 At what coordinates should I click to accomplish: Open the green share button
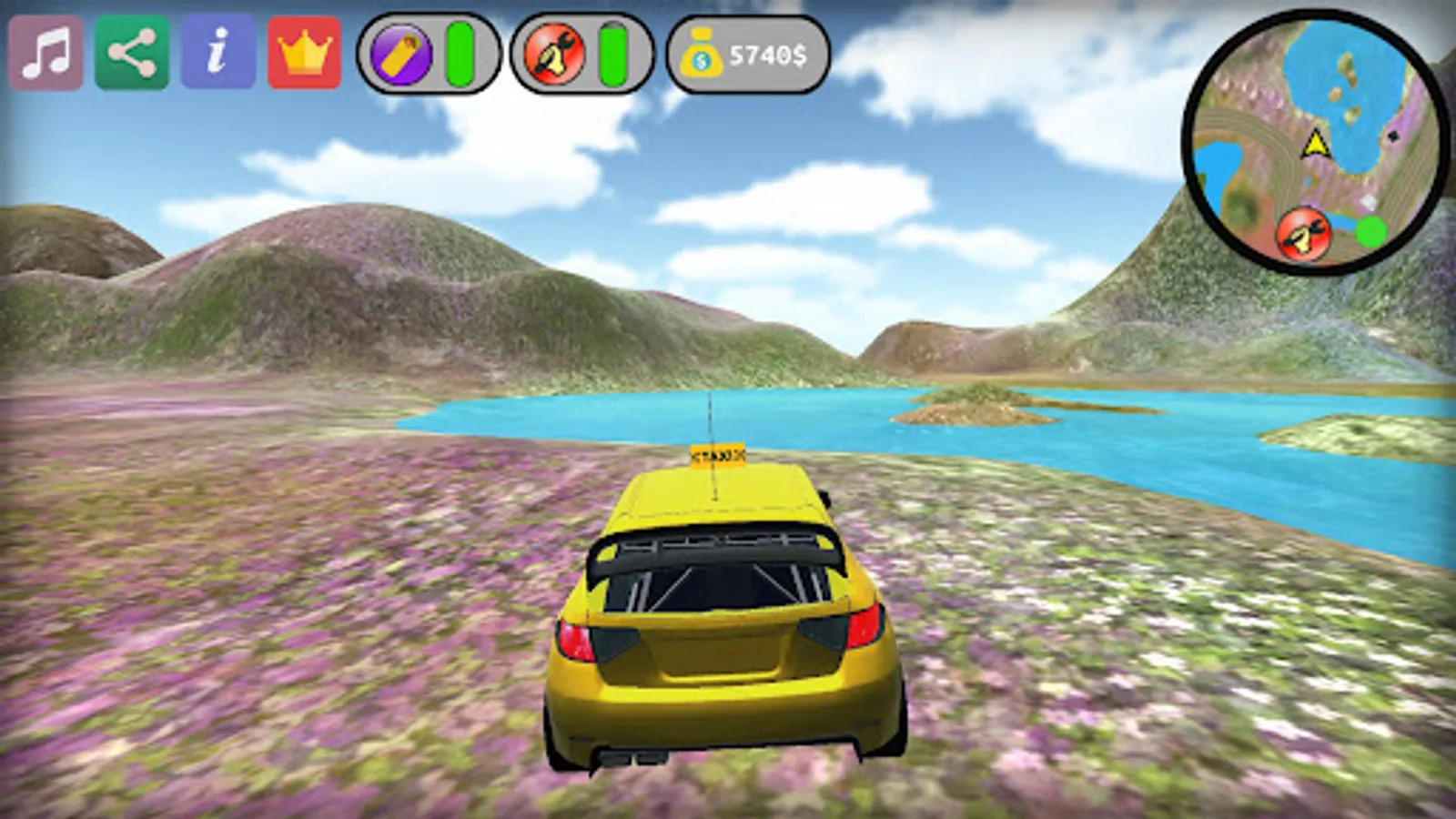coord(132,53)
